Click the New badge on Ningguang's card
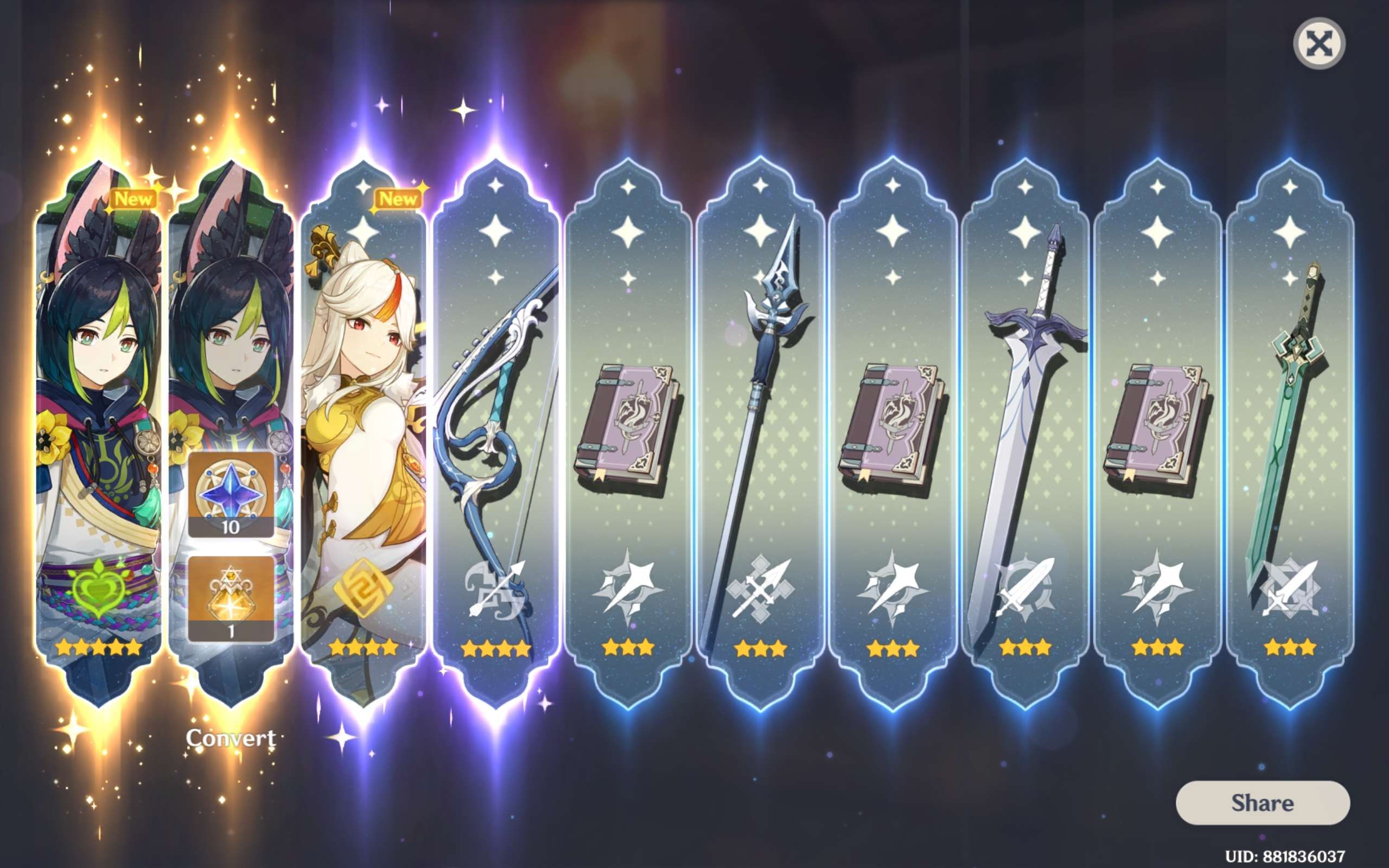Image resolution: width=1389 pixels, height=868 pixels. point(398,200)
